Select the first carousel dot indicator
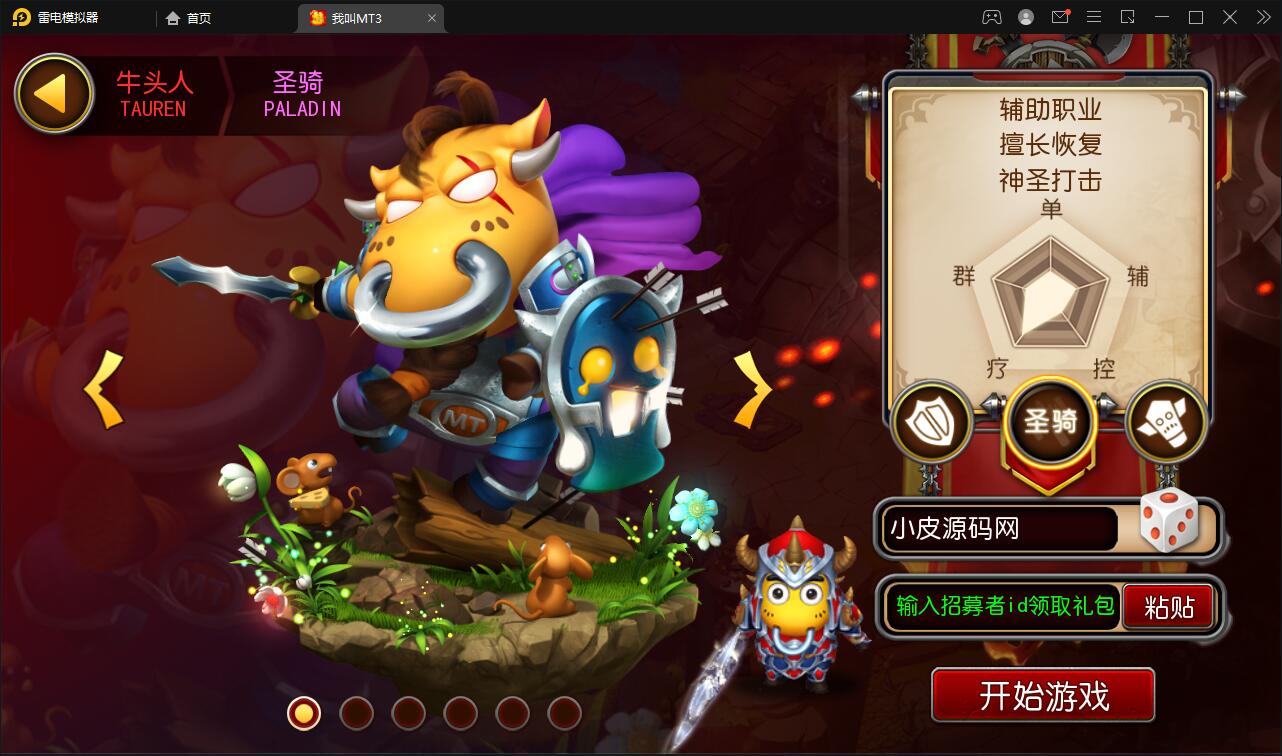The width and height of the screenshot is (1282, 756). [x=306, y=715]
